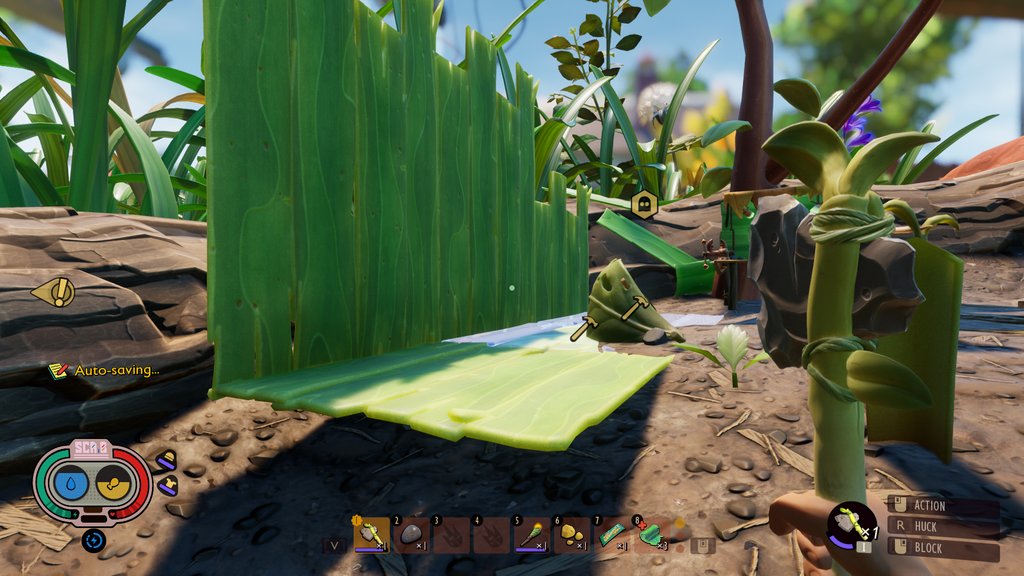Click the purple hat status effect icon
Viewport: 1024px width, 576px height.
(166, 461)
